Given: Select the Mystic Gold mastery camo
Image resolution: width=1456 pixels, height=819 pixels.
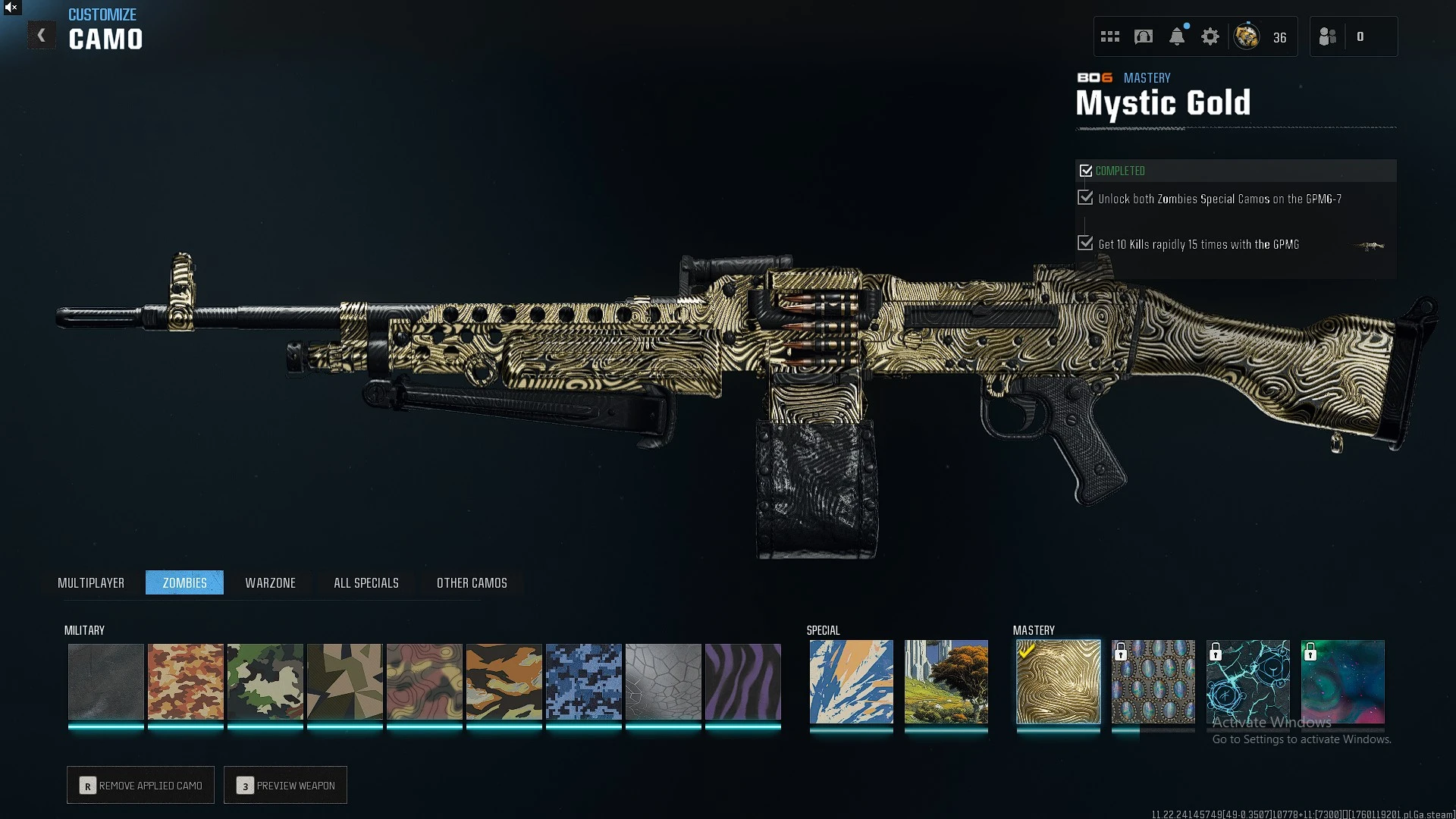Looking at the screenshot, I should pyautogui.click(x=1059, y=681).
